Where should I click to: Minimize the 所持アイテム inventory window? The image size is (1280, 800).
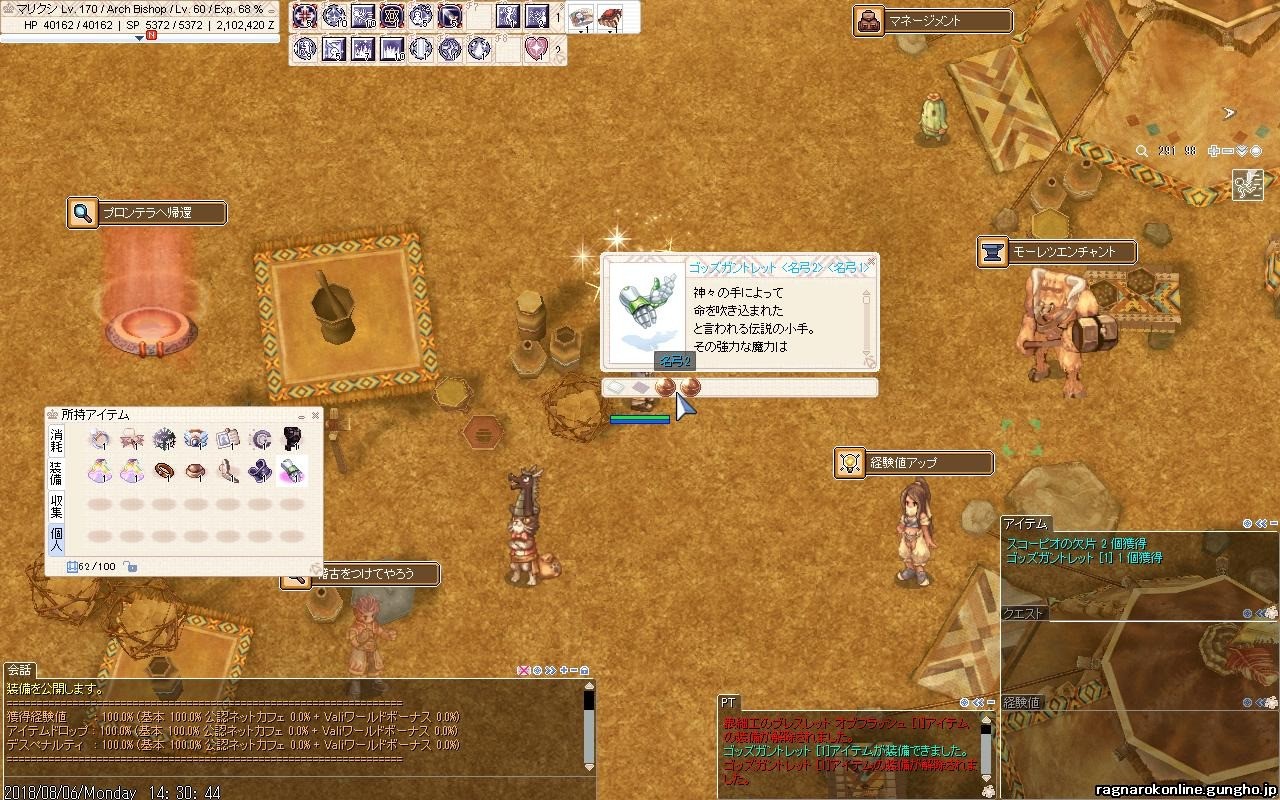[x=302, y=415]
